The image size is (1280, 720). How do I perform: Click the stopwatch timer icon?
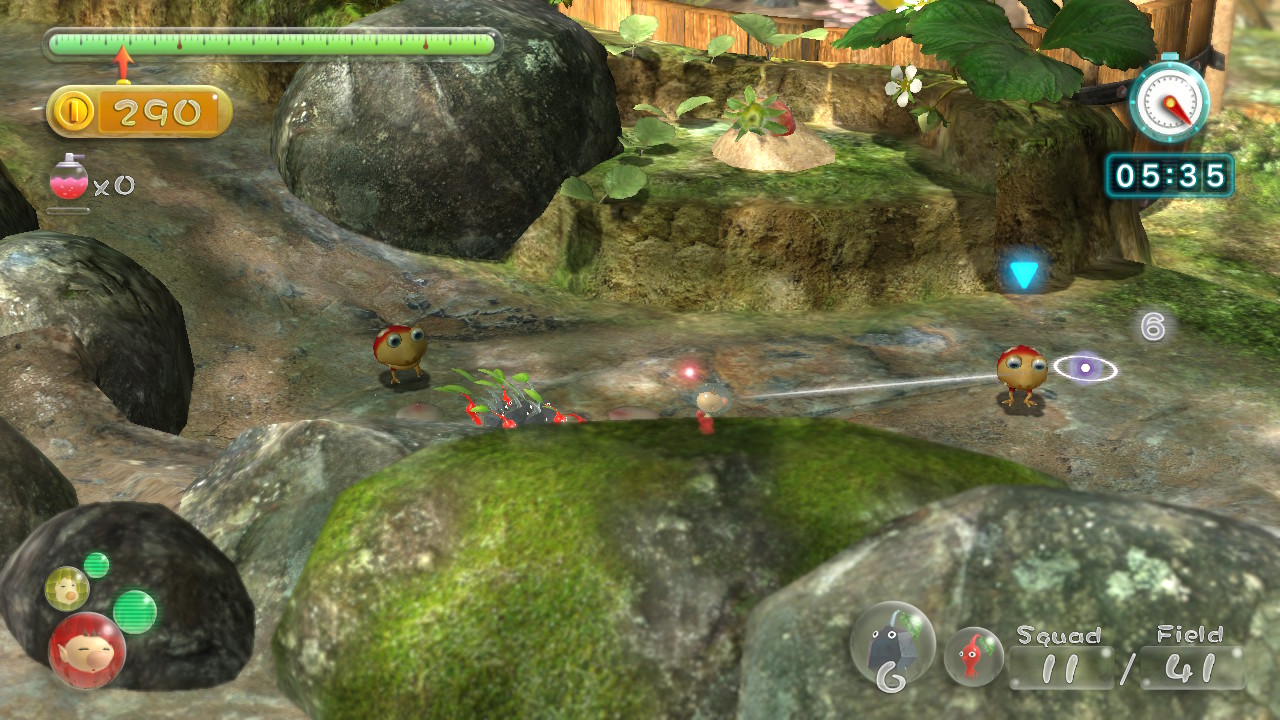click(x=1168, y=100)
